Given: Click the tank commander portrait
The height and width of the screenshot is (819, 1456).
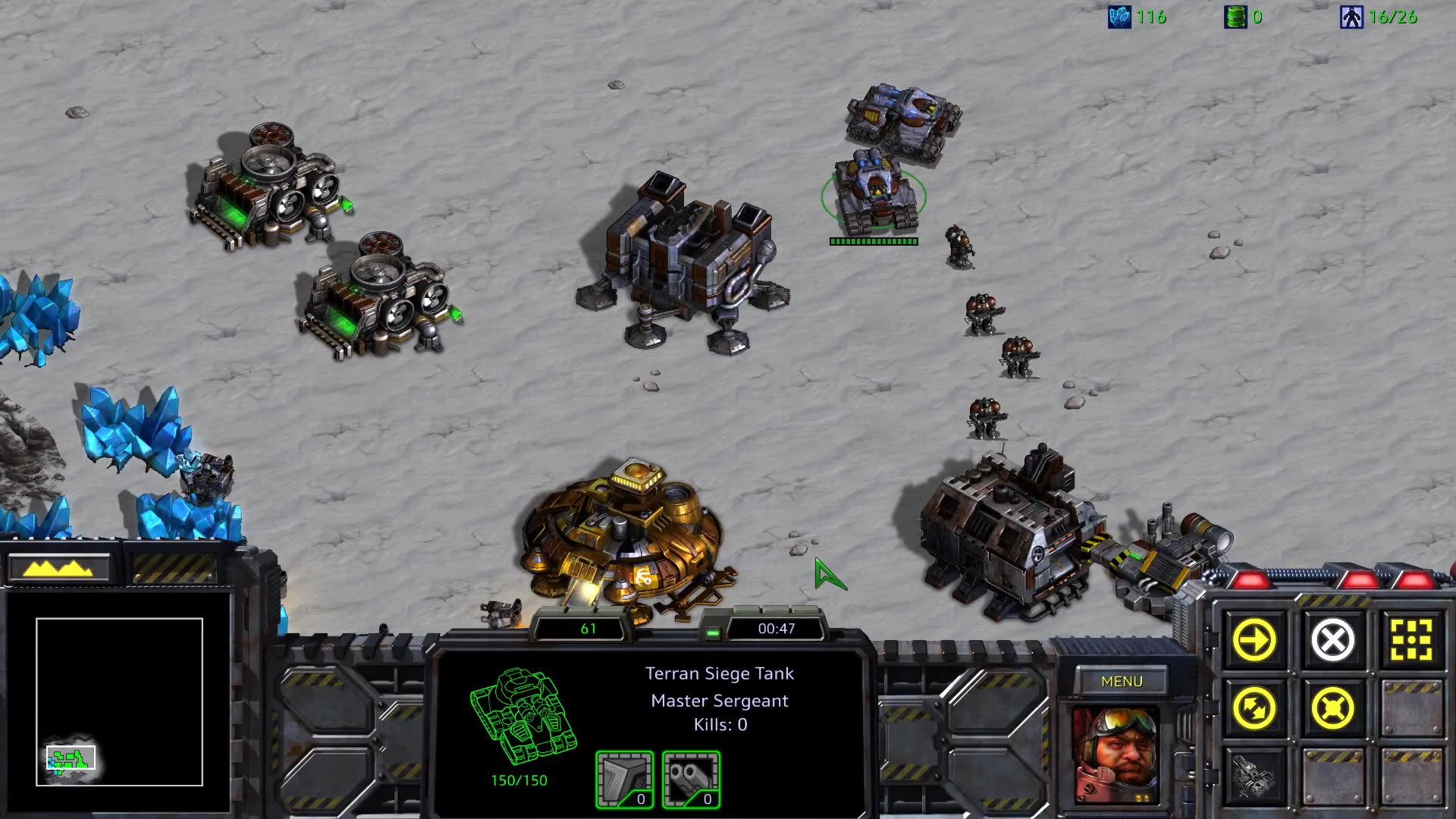Looking at the screenshot, I should pos(1116,755).
